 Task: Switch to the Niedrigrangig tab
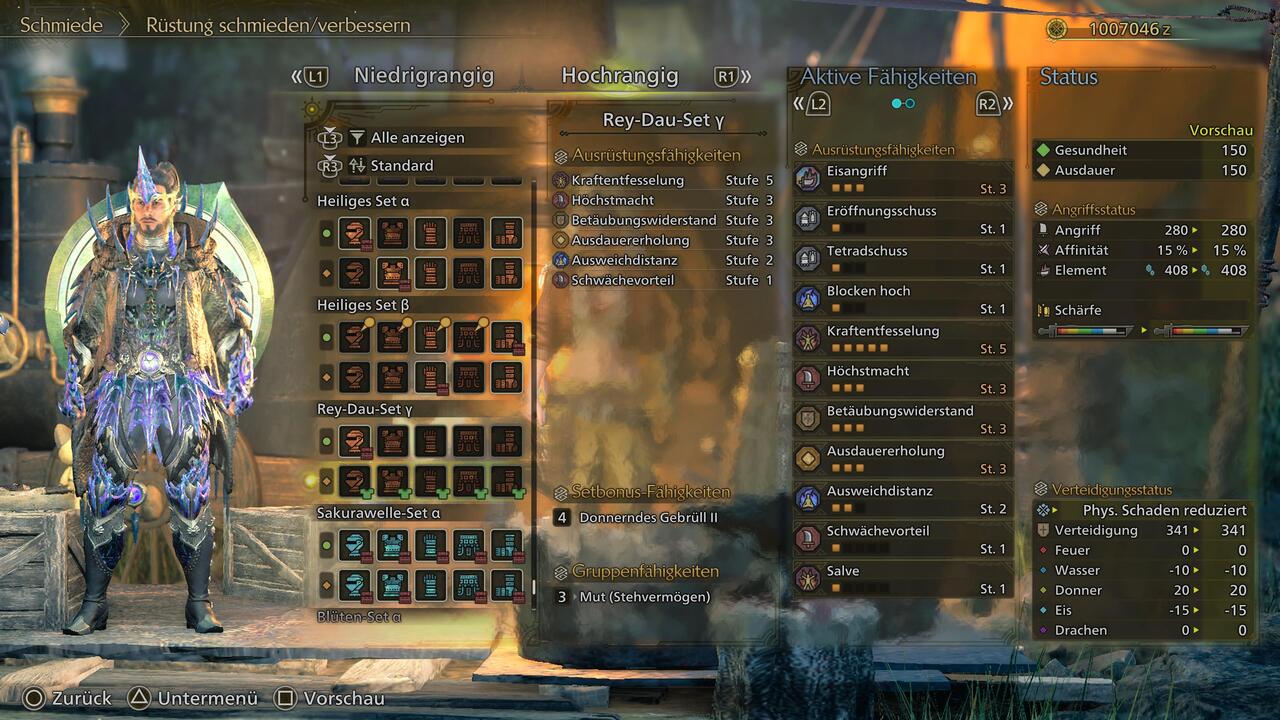pyautogui.click(x=423, y=76)
